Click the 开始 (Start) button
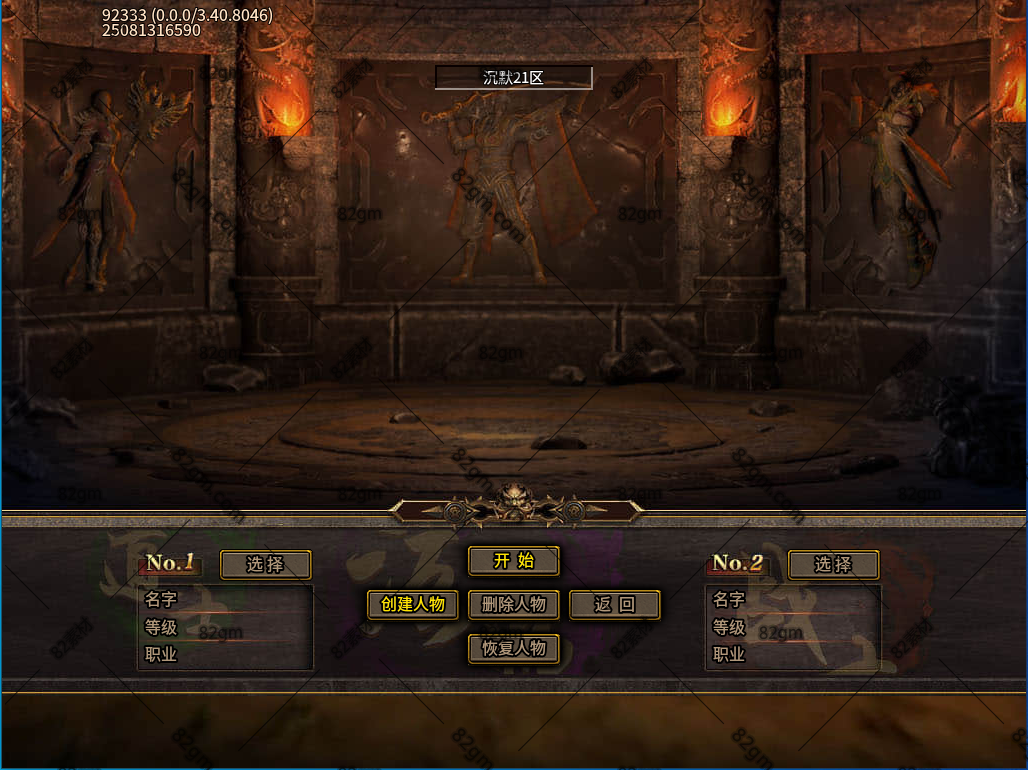 pos(513,561)
